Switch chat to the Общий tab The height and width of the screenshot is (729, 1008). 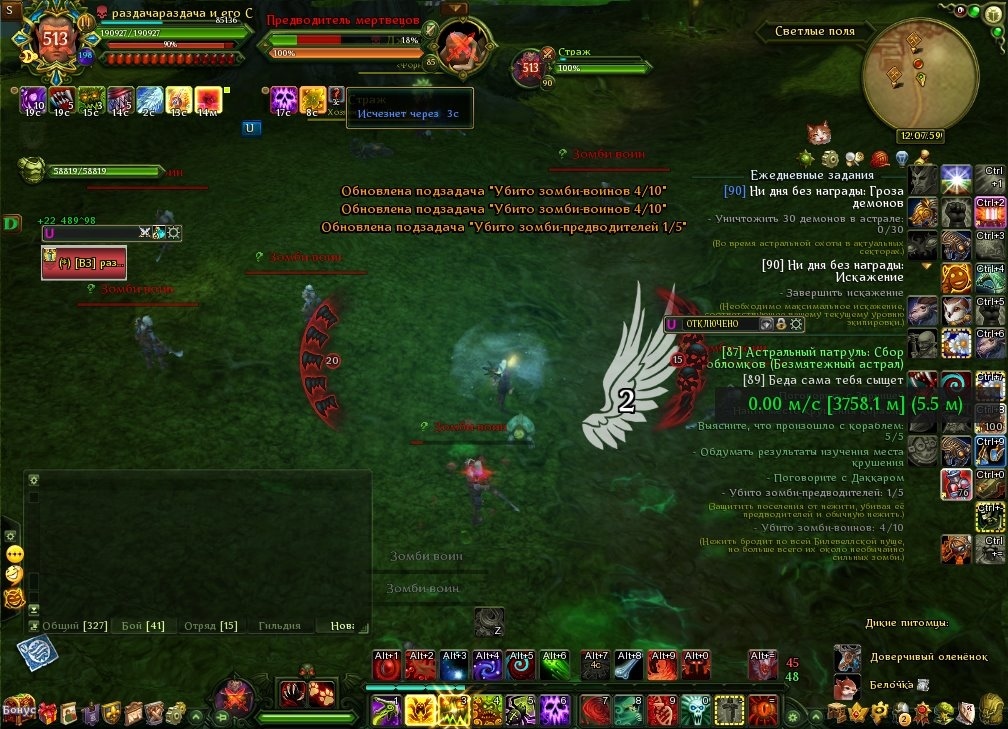[62, 626]
